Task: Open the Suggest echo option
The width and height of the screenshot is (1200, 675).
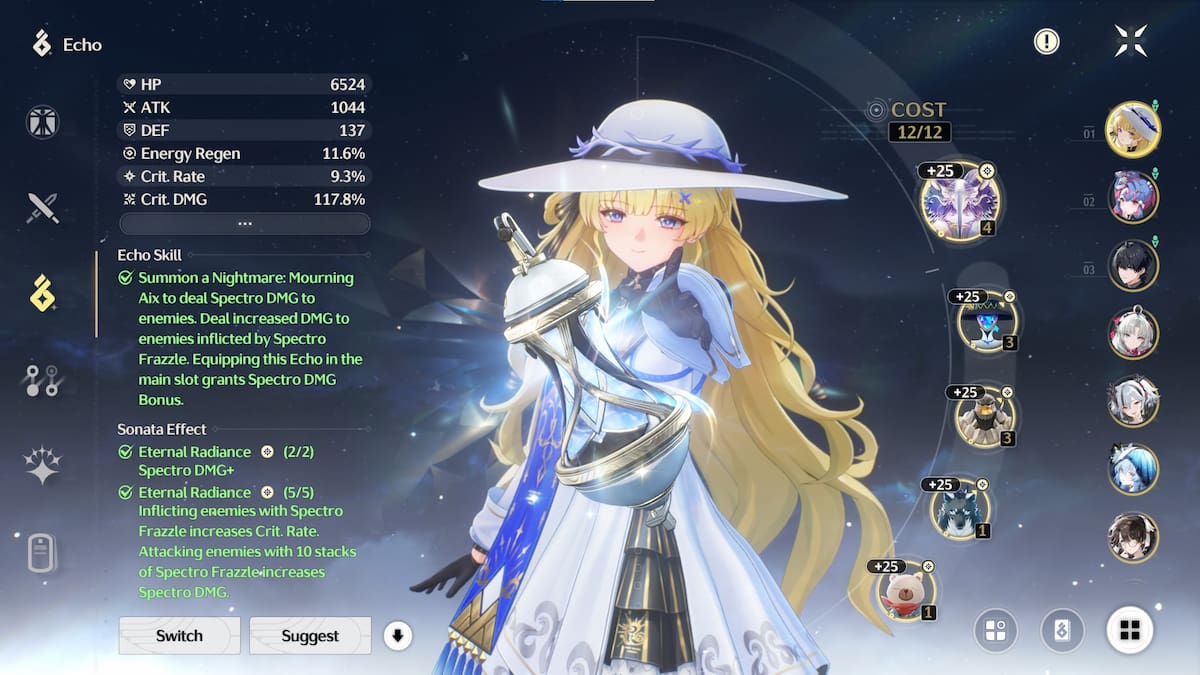Action: click(310, 635)
